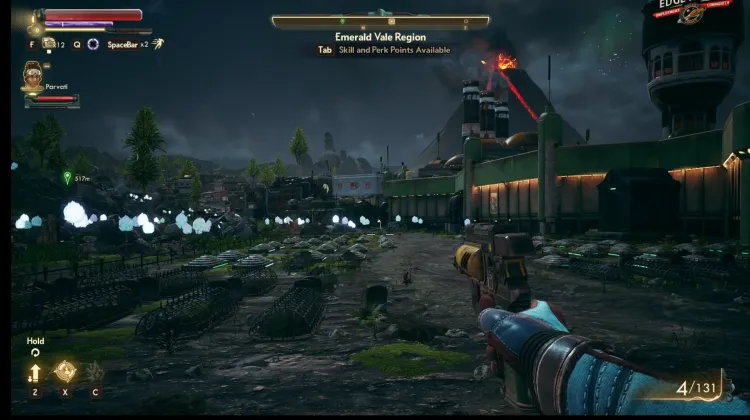Select Parvati's companion portrait

coord(34,73)
